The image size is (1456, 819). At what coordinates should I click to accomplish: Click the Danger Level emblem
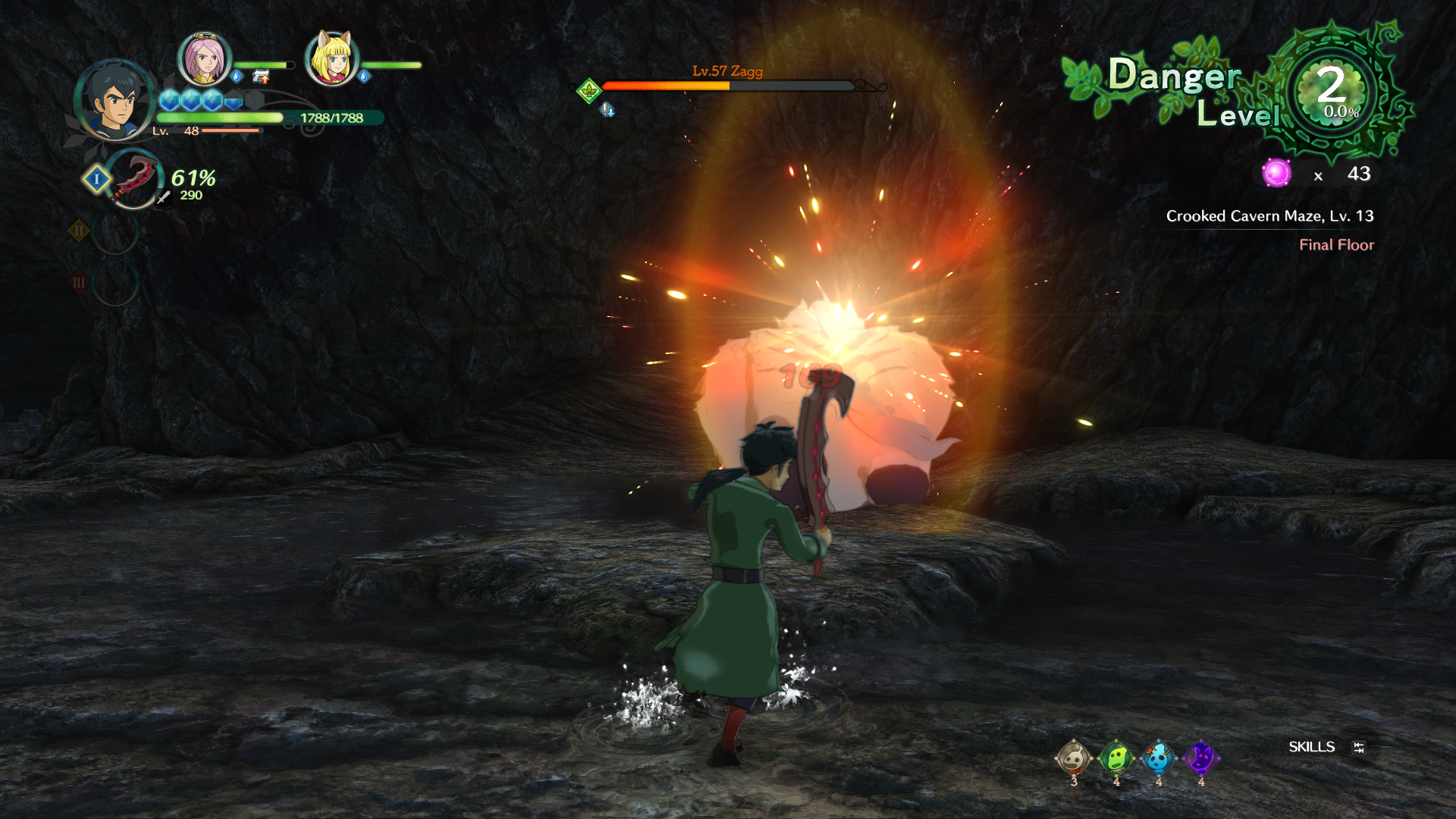point(1331,91)
